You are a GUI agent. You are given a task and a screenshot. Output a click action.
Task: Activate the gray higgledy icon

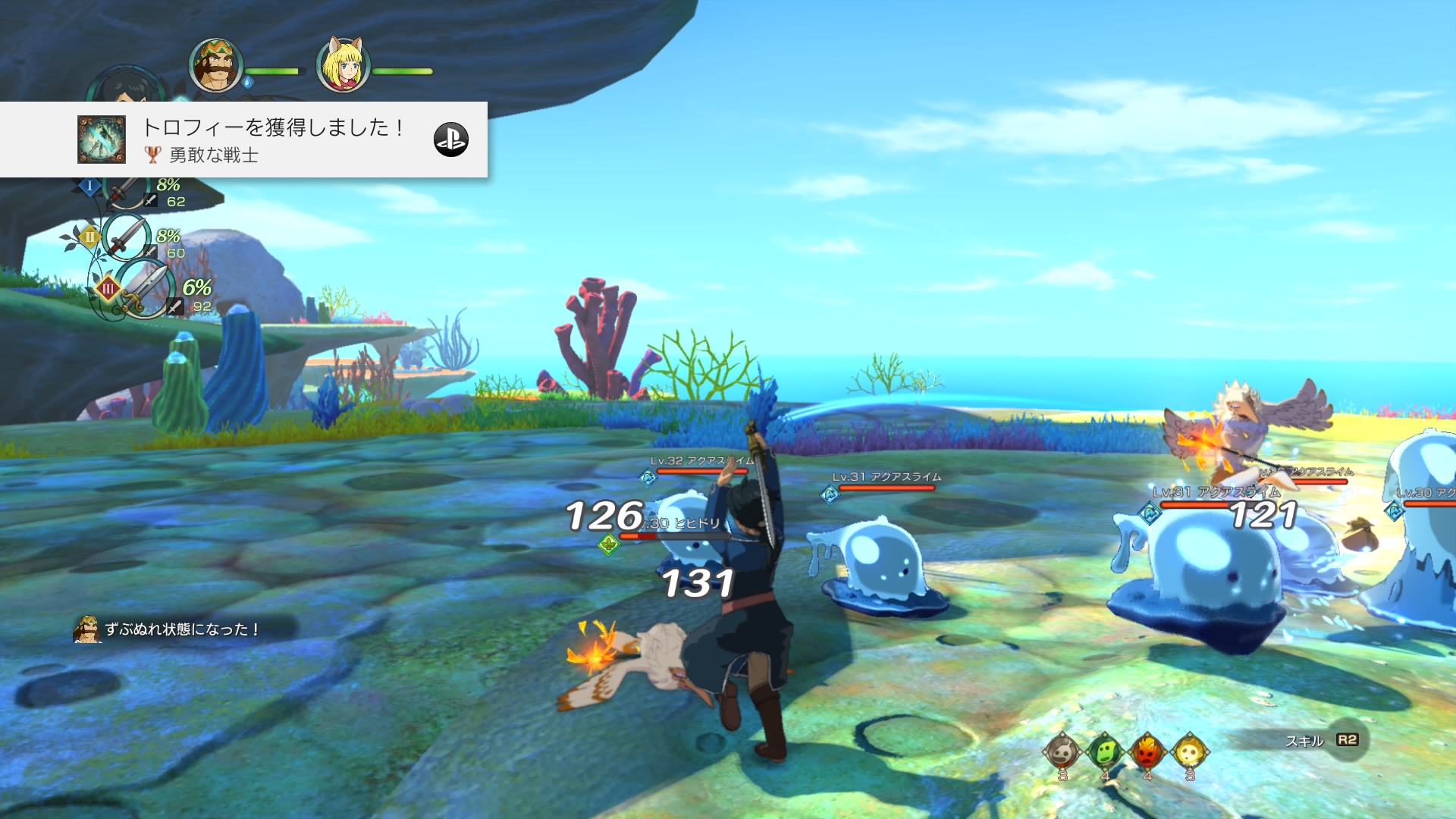pos(1062,752)
